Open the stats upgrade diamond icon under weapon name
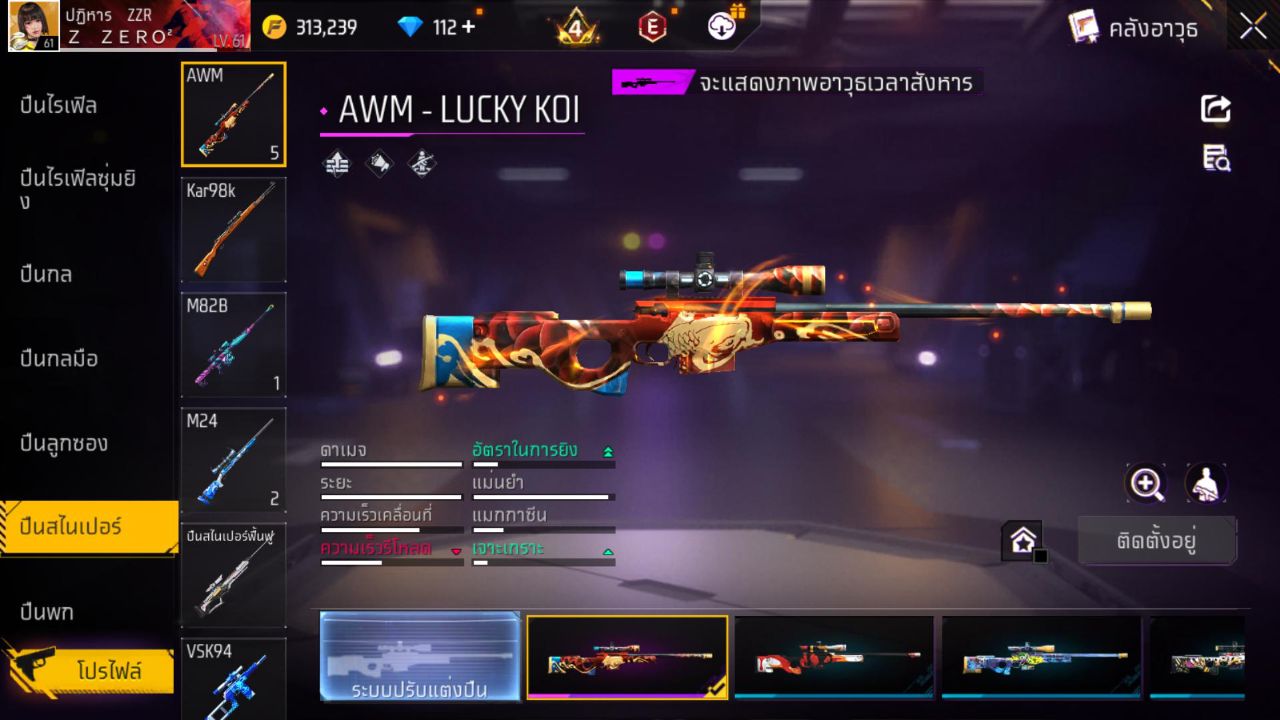 point(336,165)
